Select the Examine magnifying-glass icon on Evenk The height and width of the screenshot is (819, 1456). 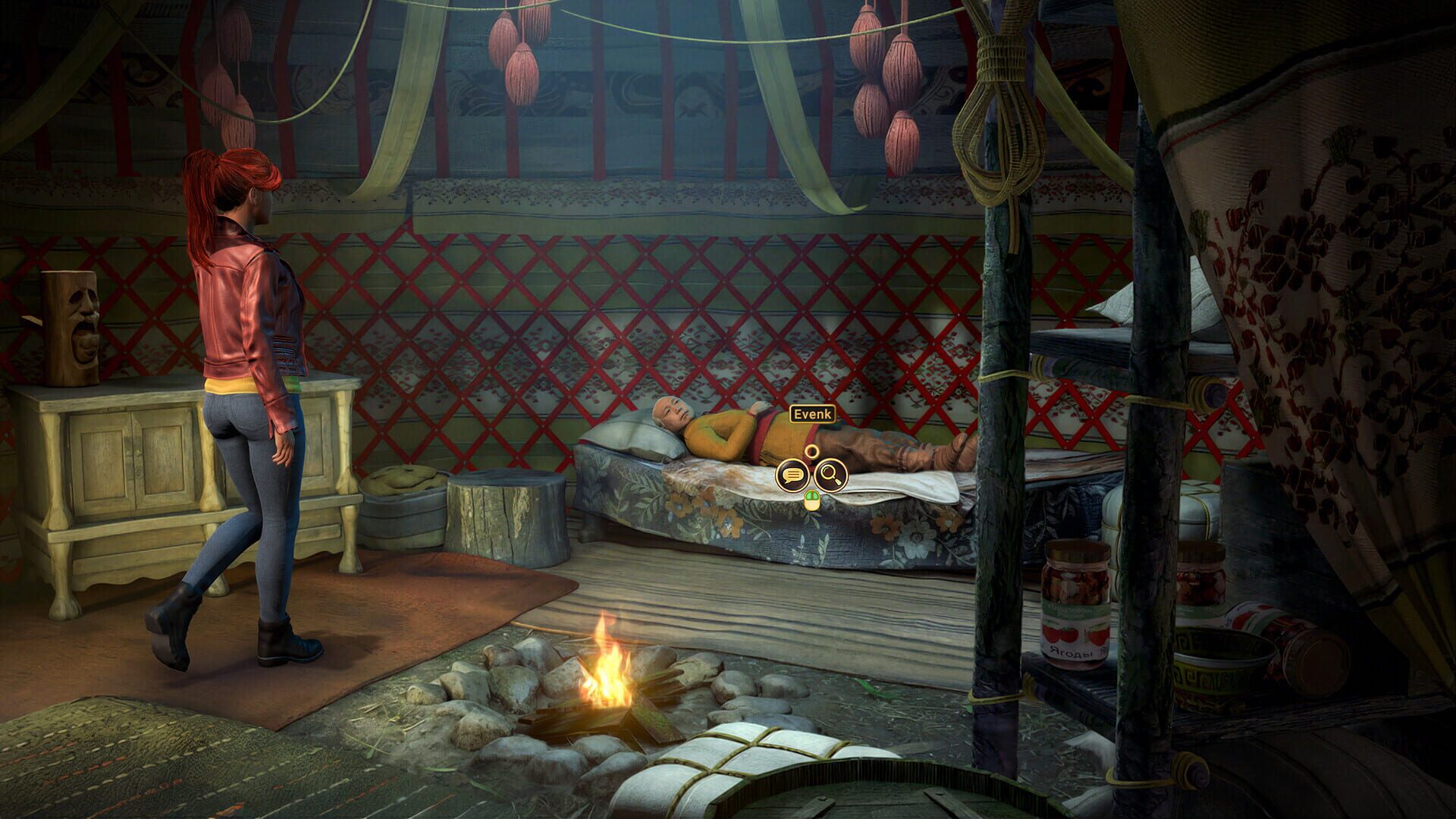[832, 474]
